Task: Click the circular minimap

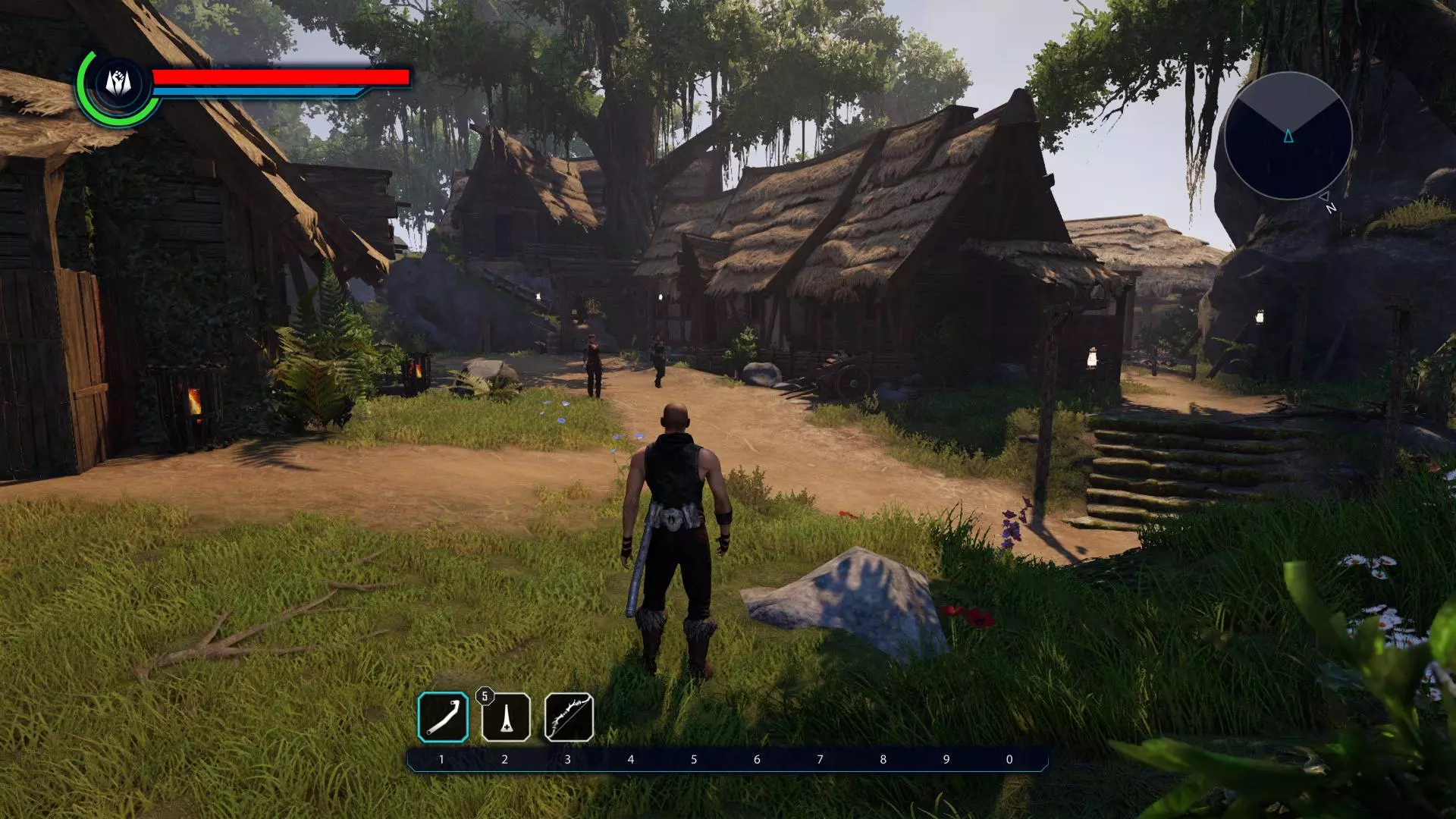Action: click(1288, 136)
